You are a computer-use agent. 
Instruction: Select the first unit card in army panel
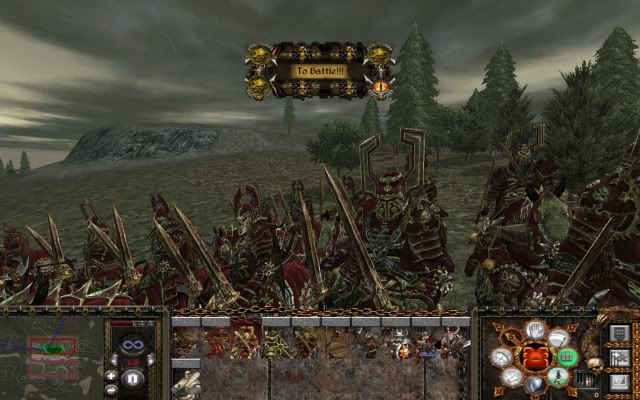[x=186, y=344]
